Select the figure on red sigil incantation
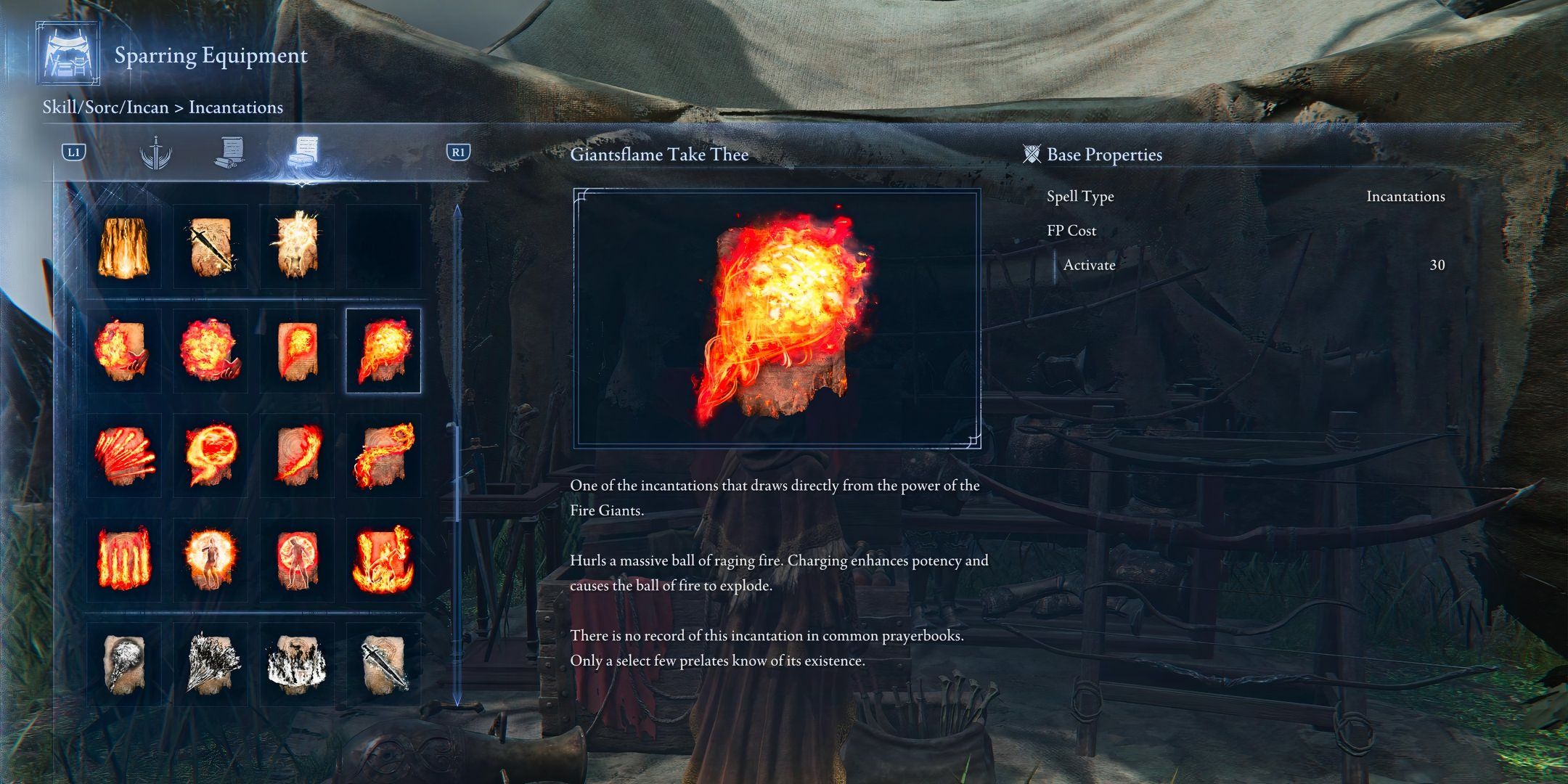The width and height of the screenshot is (1568, 784). click(x=297, y=559)
